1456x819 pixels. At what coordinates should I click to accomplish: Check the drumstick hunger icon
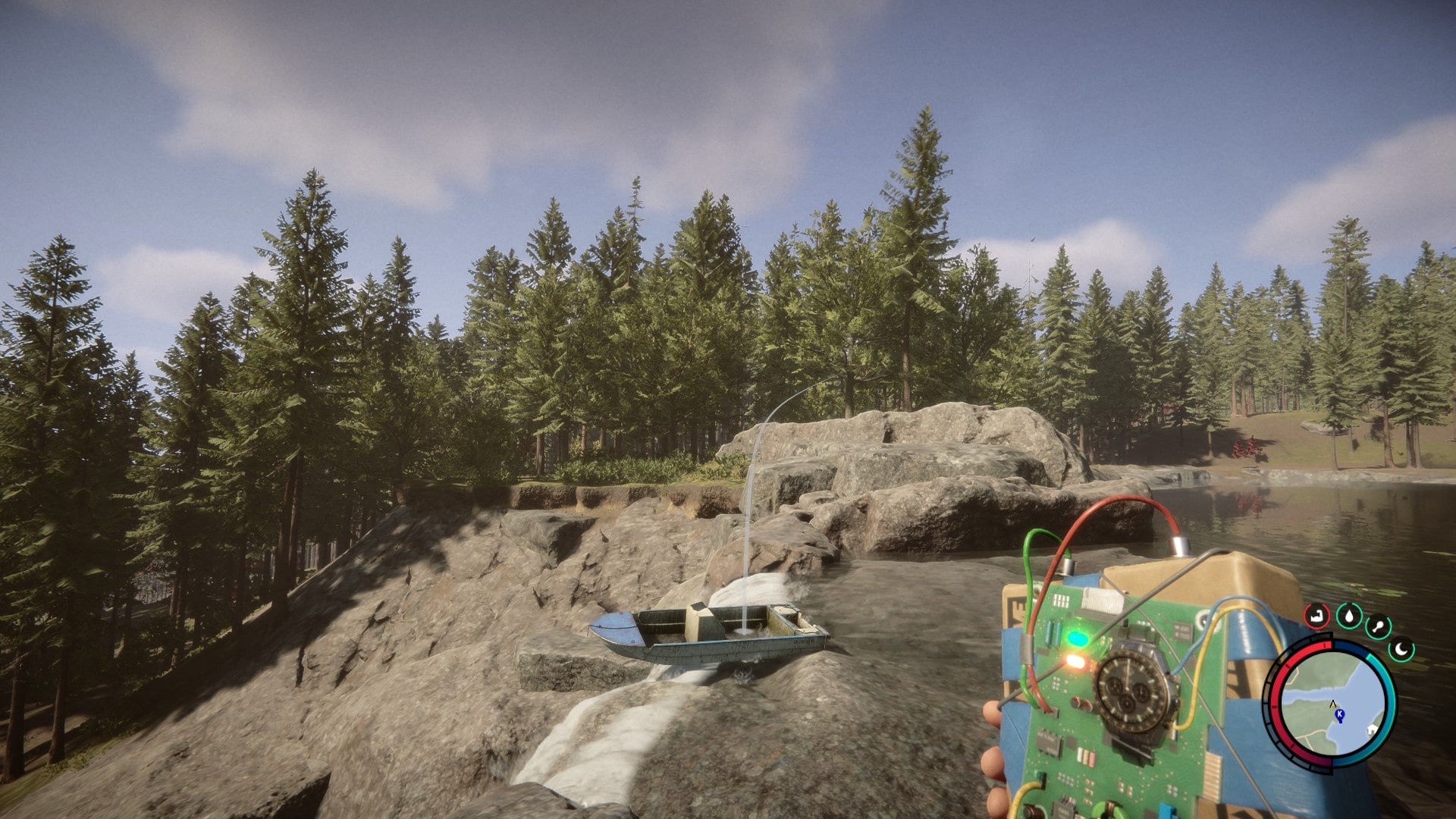[1378, 627]
